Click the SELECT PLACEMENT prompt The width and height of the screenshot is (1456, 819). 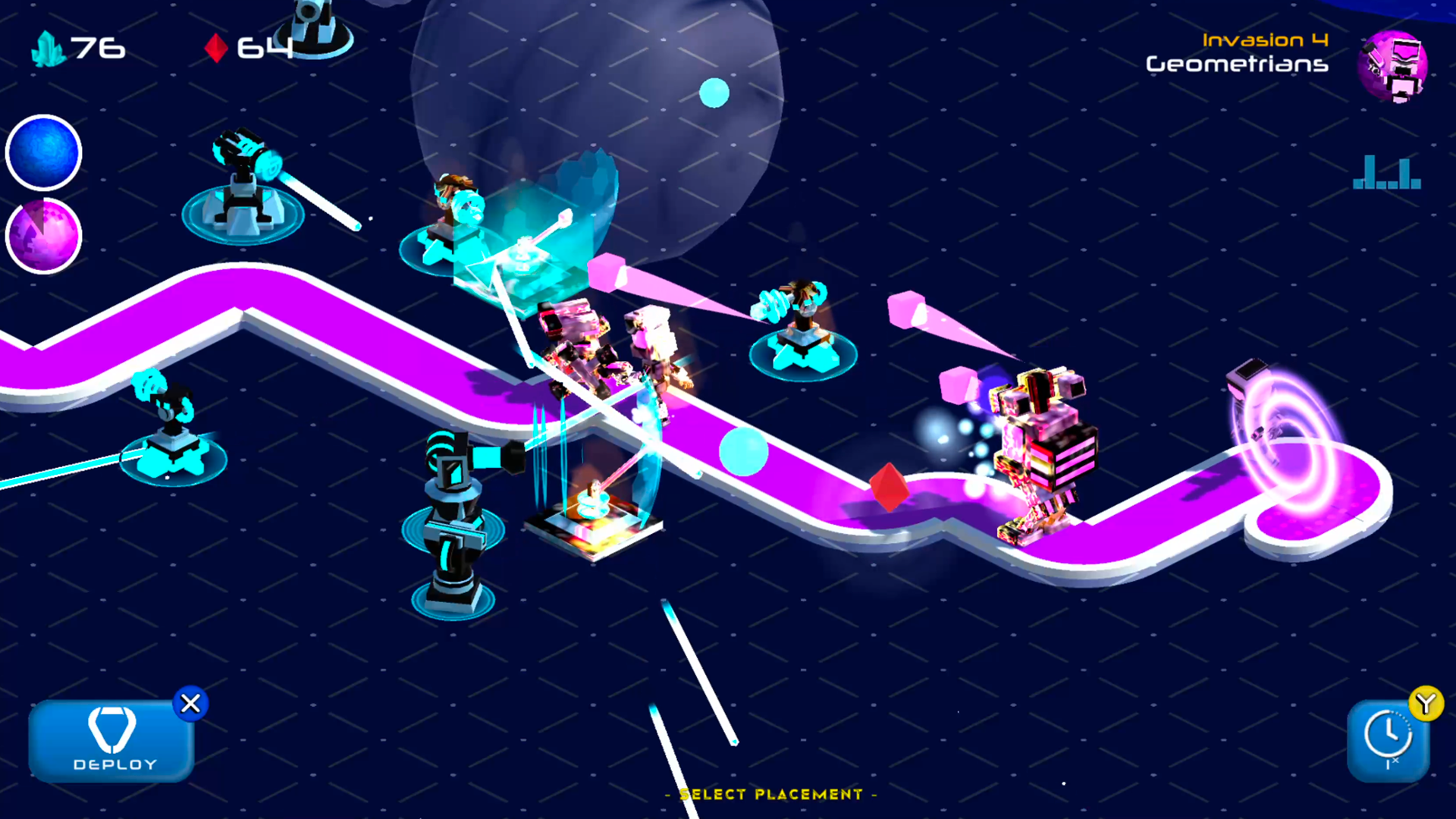coord(770,795)
